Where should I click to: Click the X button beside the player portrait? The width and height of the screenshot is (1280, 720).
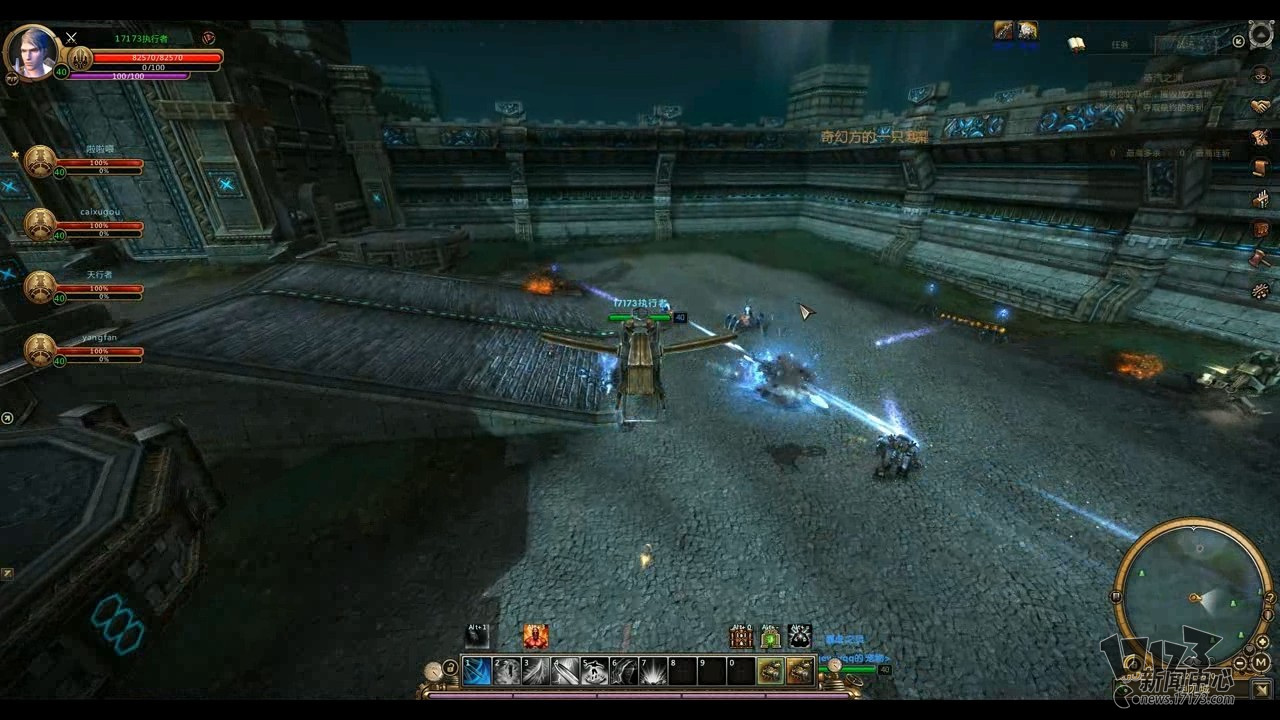pos(71,38)
